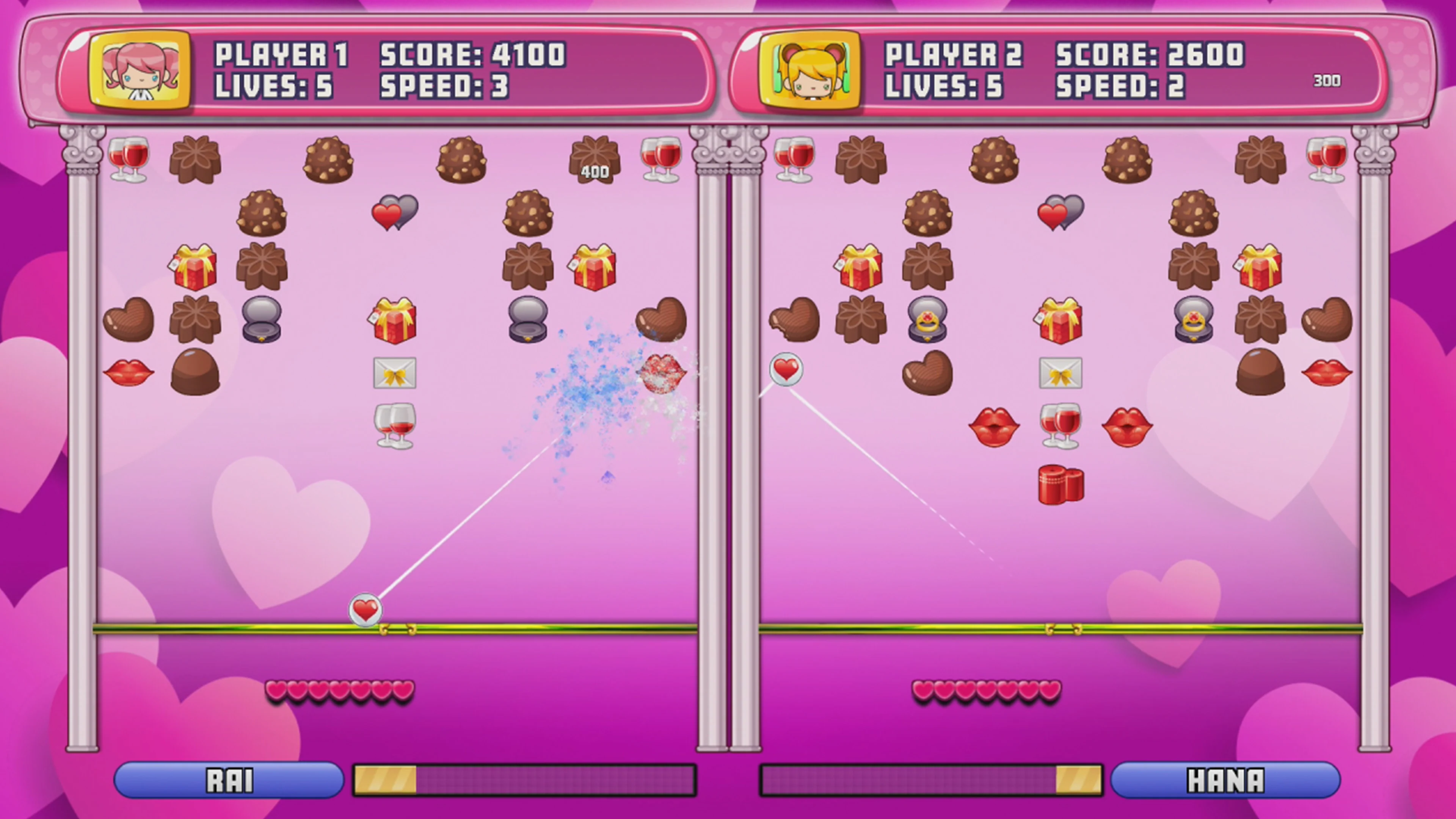Viewport: 1456px width, 819px height.
Task: Select the red lips brick at far left
Action: [129, 373]
